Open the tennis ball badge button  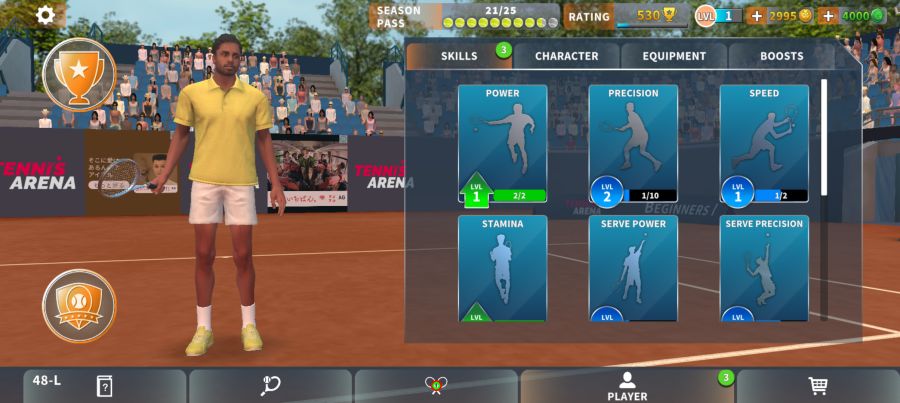(x=79, y=305)
